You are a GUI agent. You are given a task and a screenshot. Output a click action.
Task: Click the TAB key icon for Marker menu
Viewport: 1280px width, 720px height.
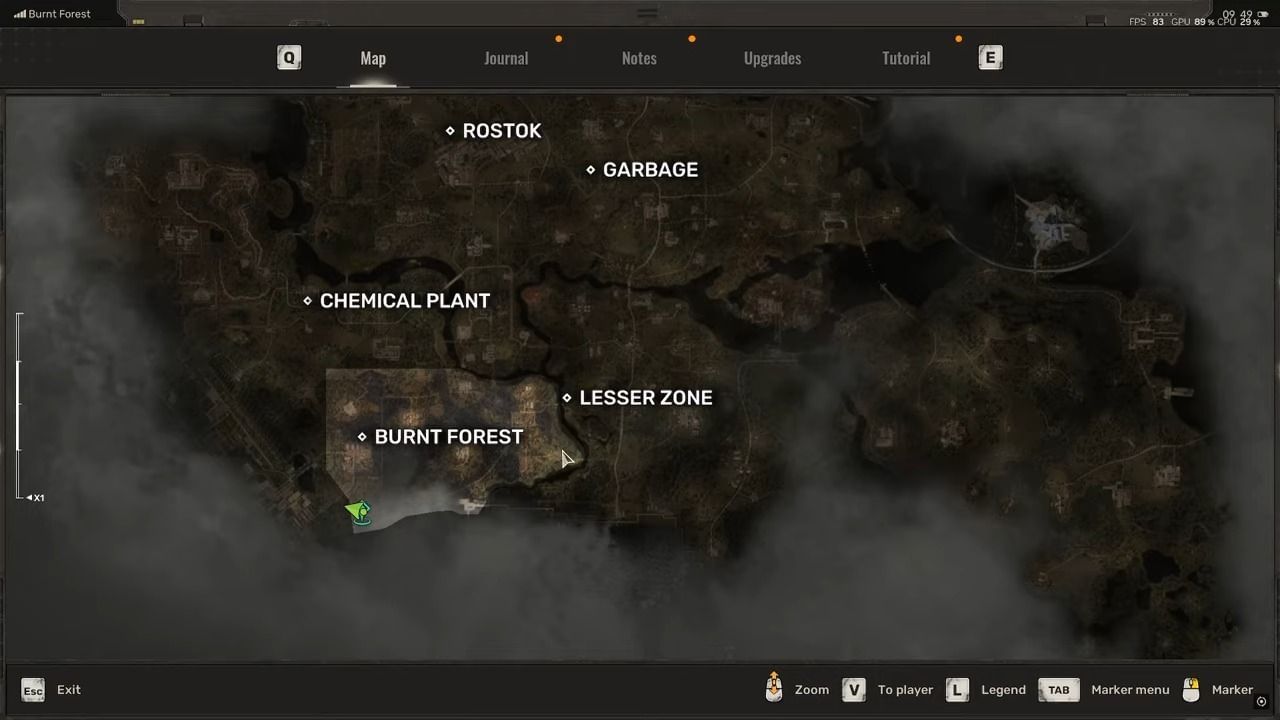1058,689
